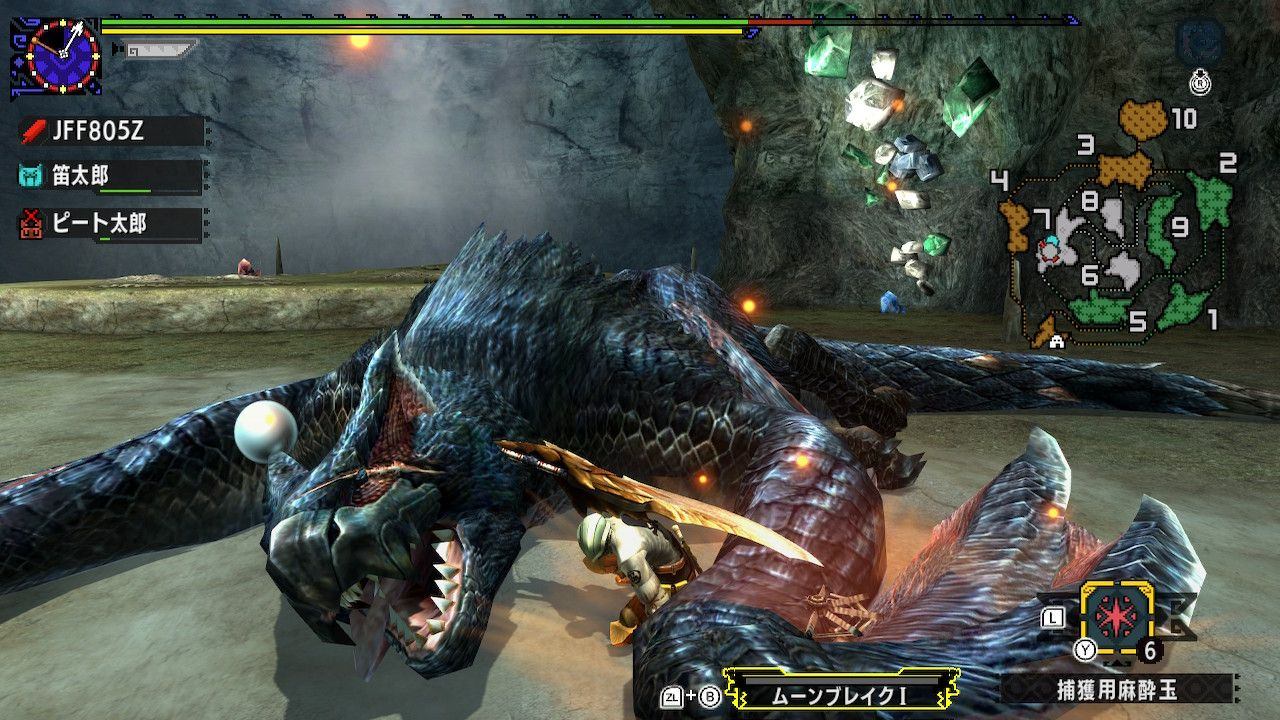Screen dimensions: 1280x720
Task: Click the base camp marker on minimap
Action: (1057, 341)
